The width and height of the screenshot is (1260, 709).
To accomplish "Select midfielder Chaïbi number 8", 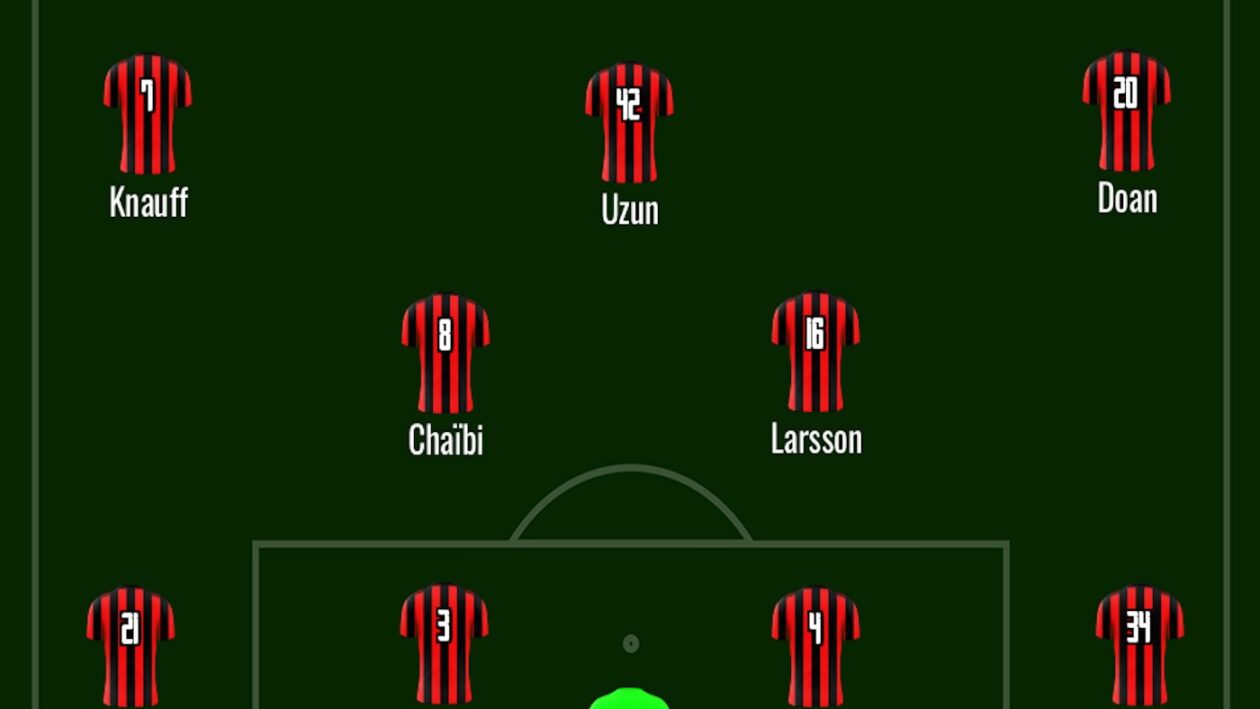I will click(445, 352).
